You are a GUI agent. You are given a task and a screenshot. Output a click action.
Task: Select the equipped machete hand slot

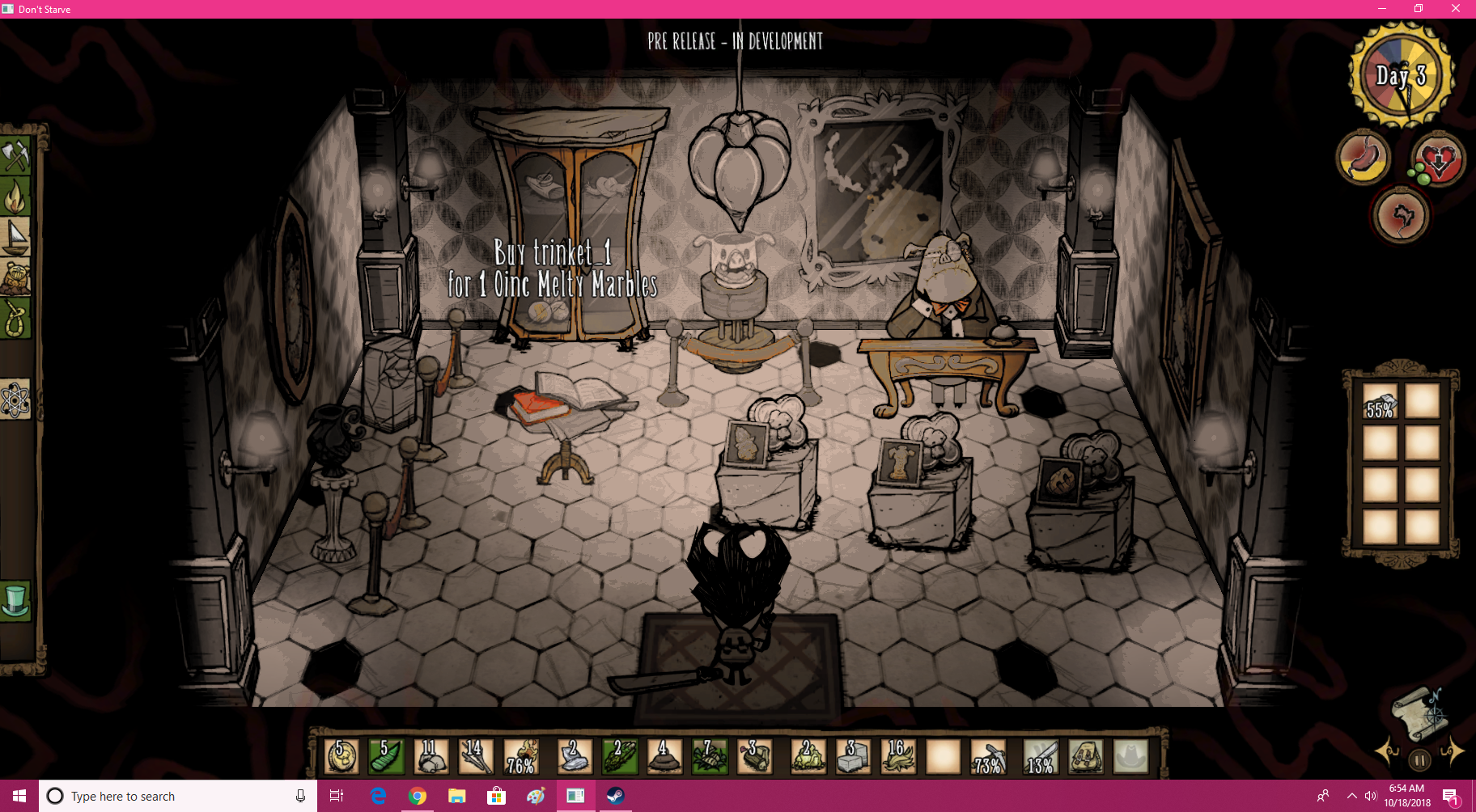(1041, 757)
